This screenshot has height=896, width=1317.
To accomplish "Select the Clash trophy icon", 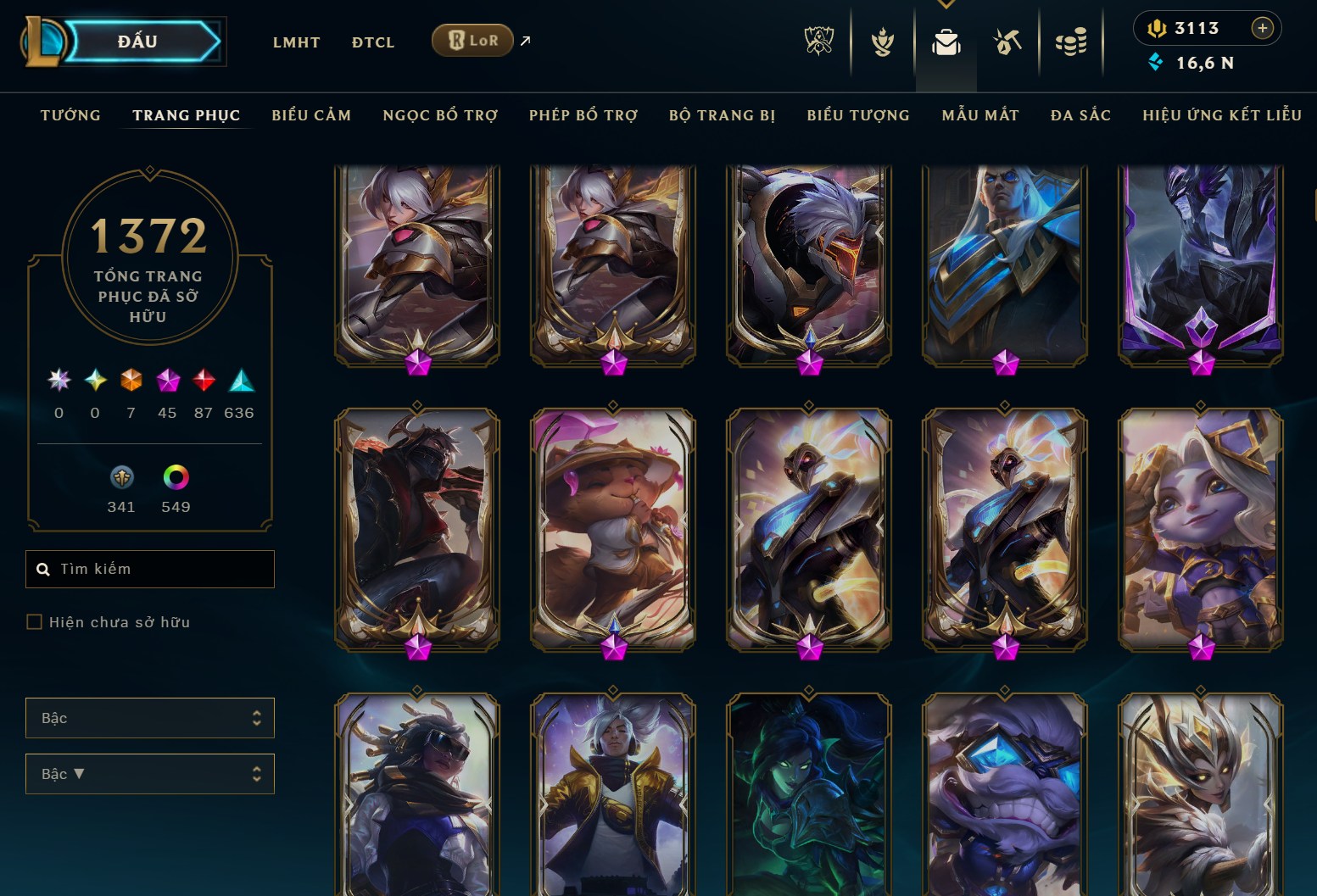I will click(882, 40).
